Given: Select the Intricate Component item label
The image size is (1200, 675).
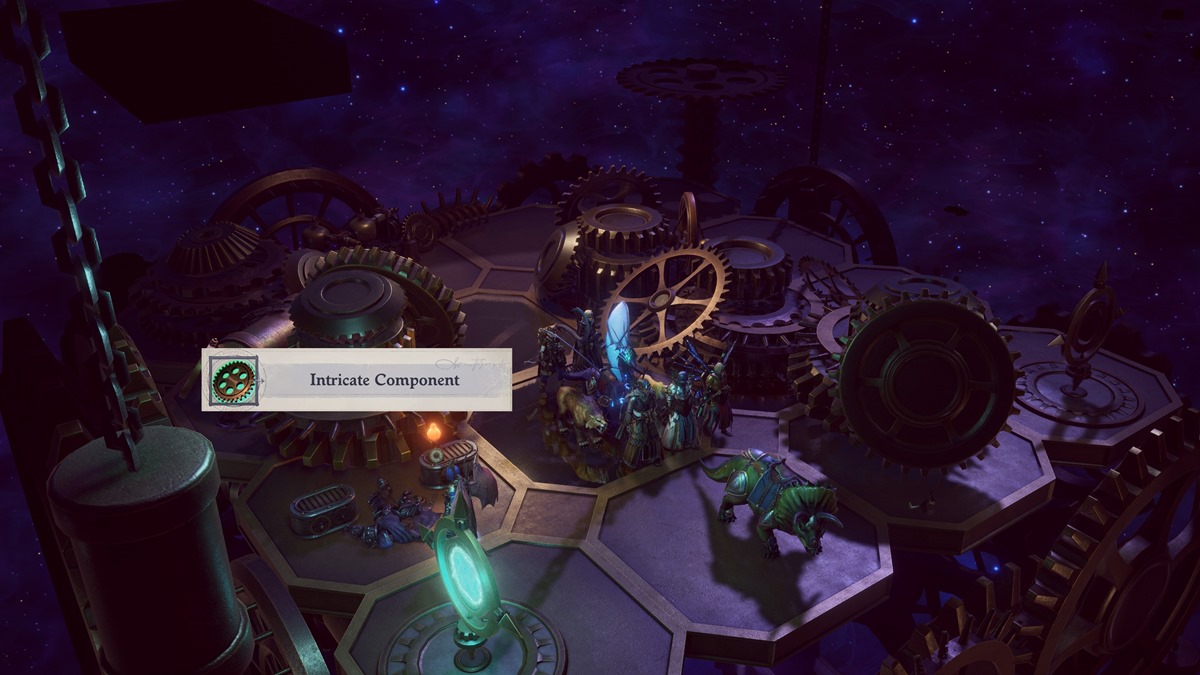Looking at the screenshot, I should click(384, 380).
